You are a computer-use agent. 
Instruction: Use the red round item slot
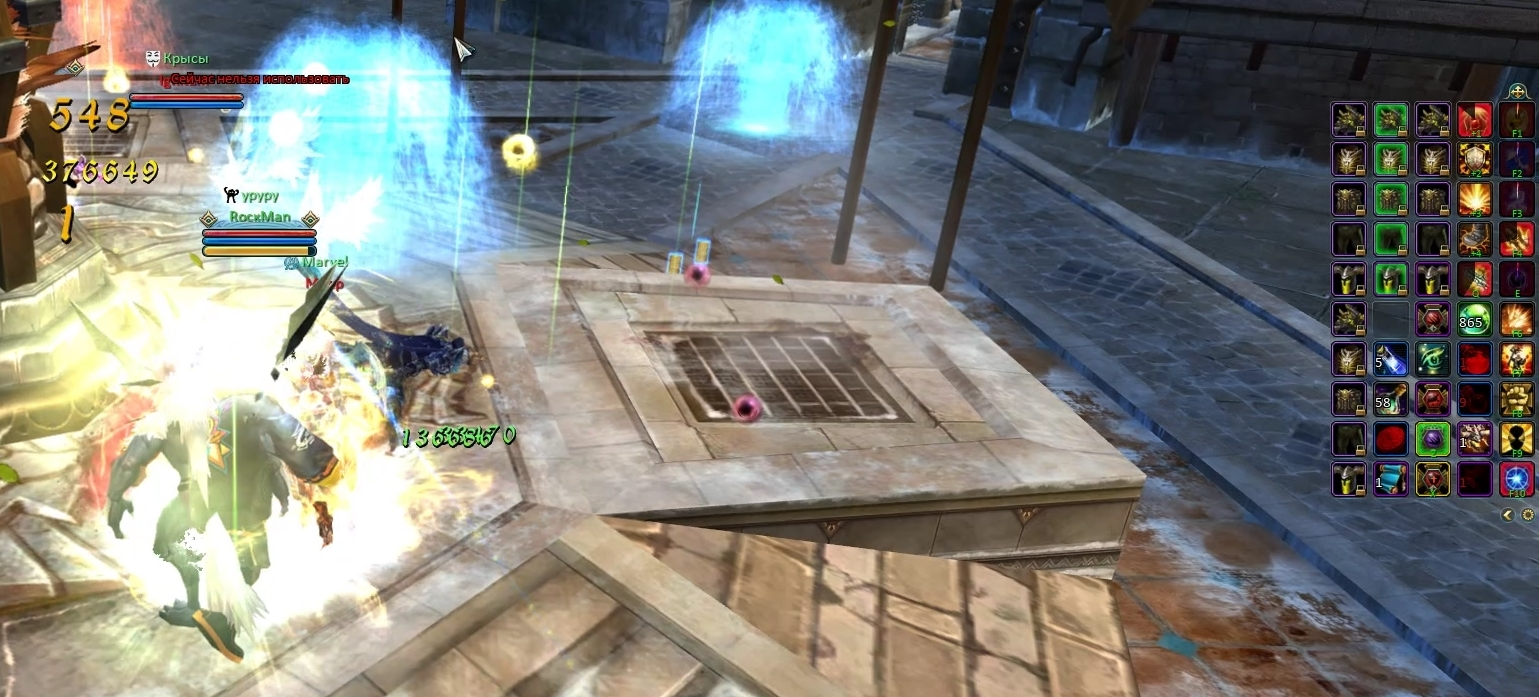(1390, 439)
